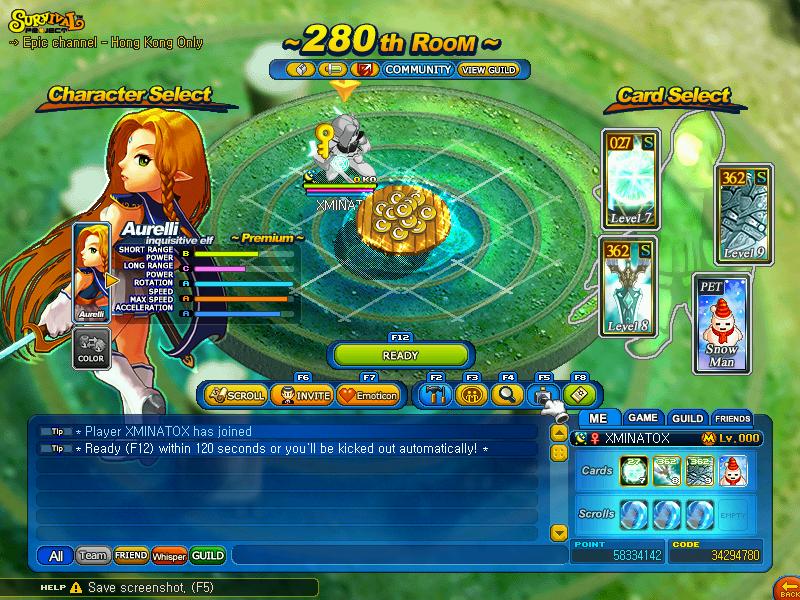Filter chat to the Whisper channel
Image resolution: width=800 pixels, height=600 pixels.
click(x=169, y=555)
